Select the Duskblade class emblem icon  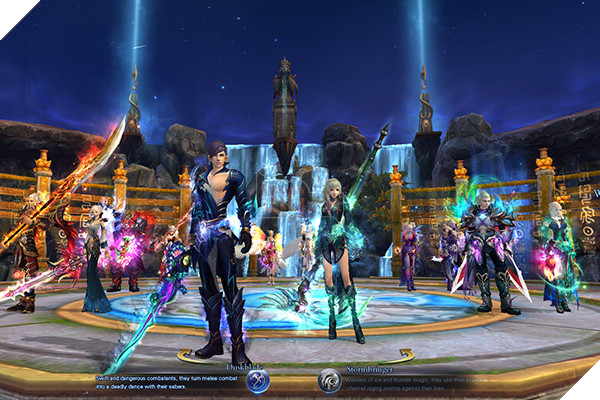[258, 380]
